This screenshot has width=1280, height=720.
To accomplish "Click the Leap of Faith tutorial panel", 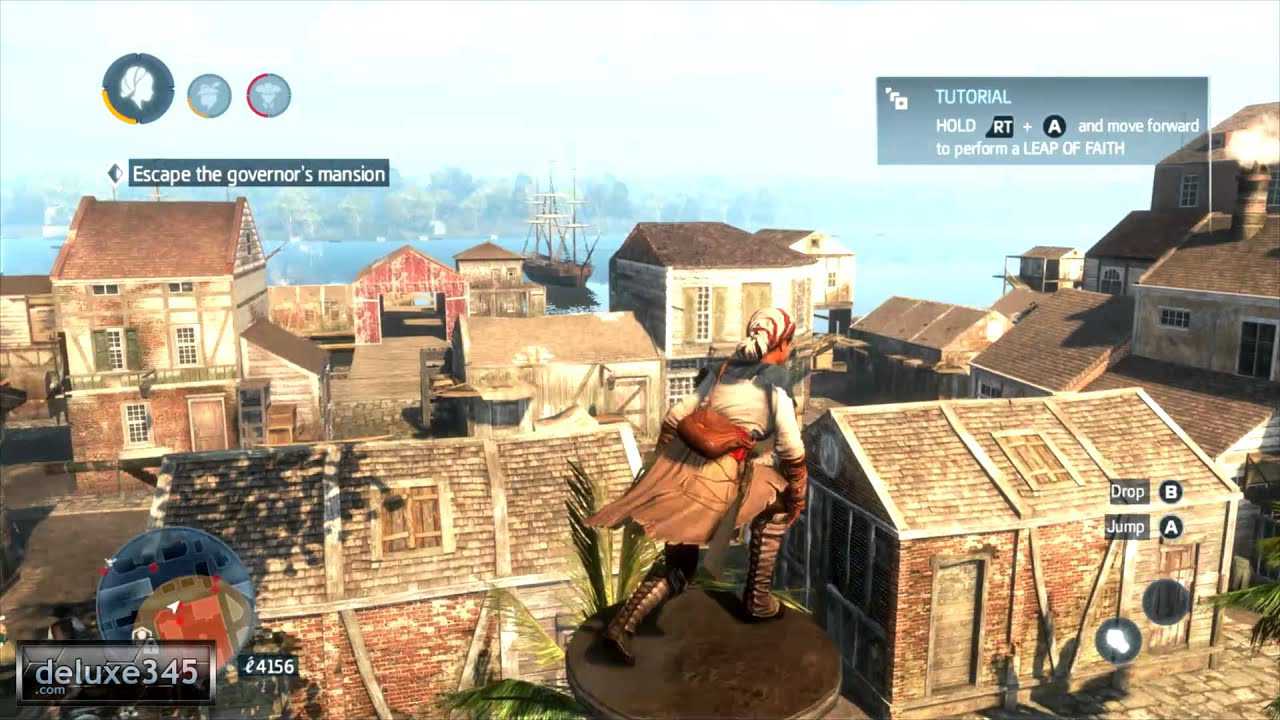I will [1042, 121].
